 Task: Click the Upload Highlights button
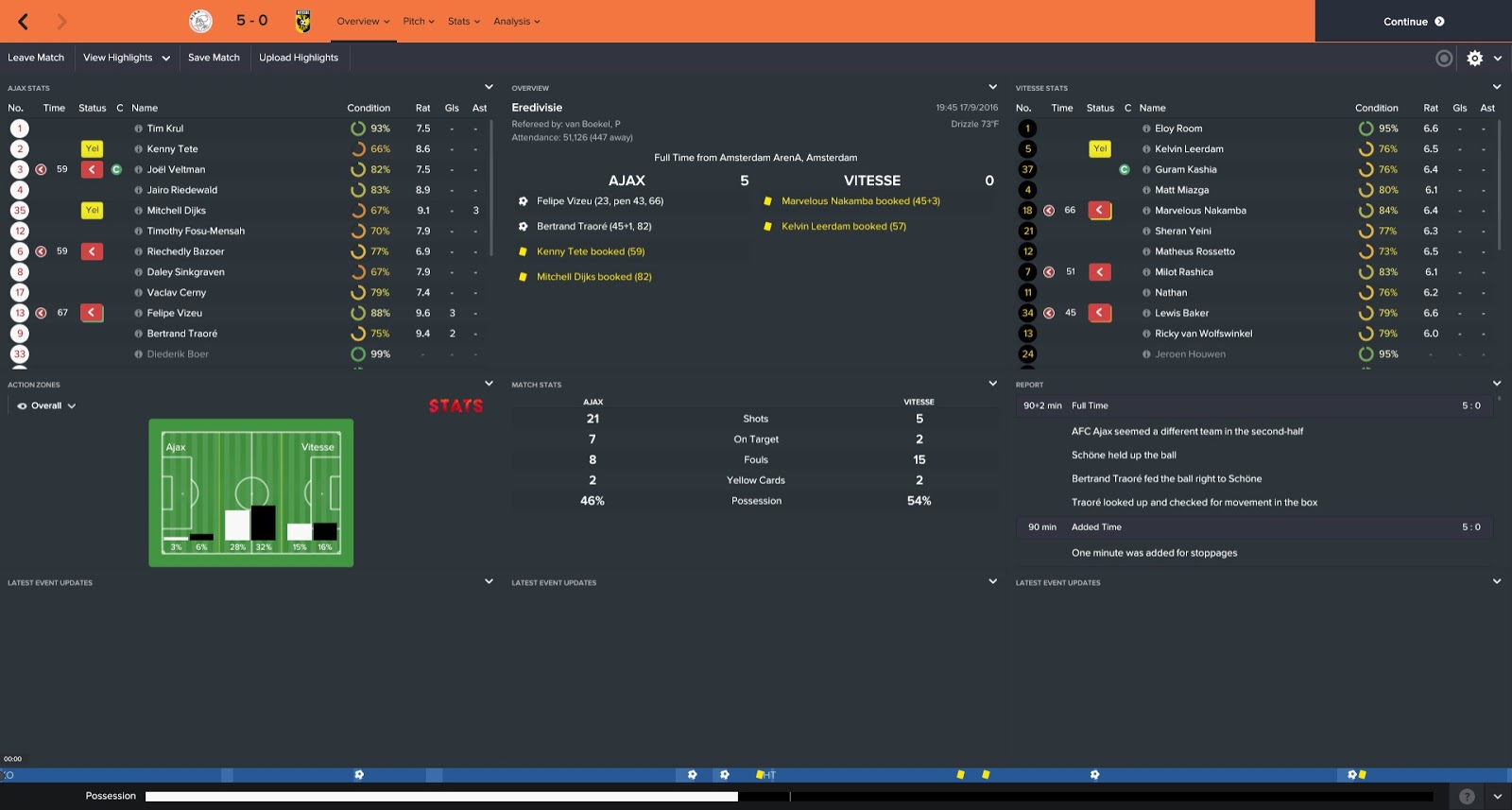pos(299,58)
